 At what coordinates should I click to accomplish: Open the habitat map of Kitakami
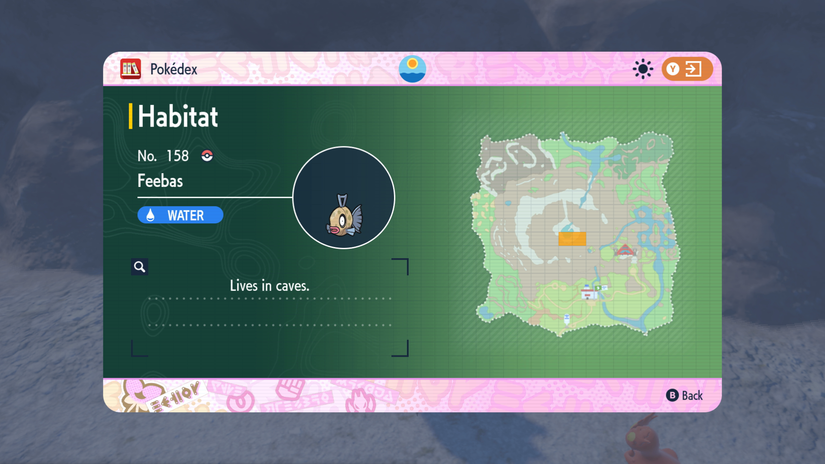[x=574, y=235]
